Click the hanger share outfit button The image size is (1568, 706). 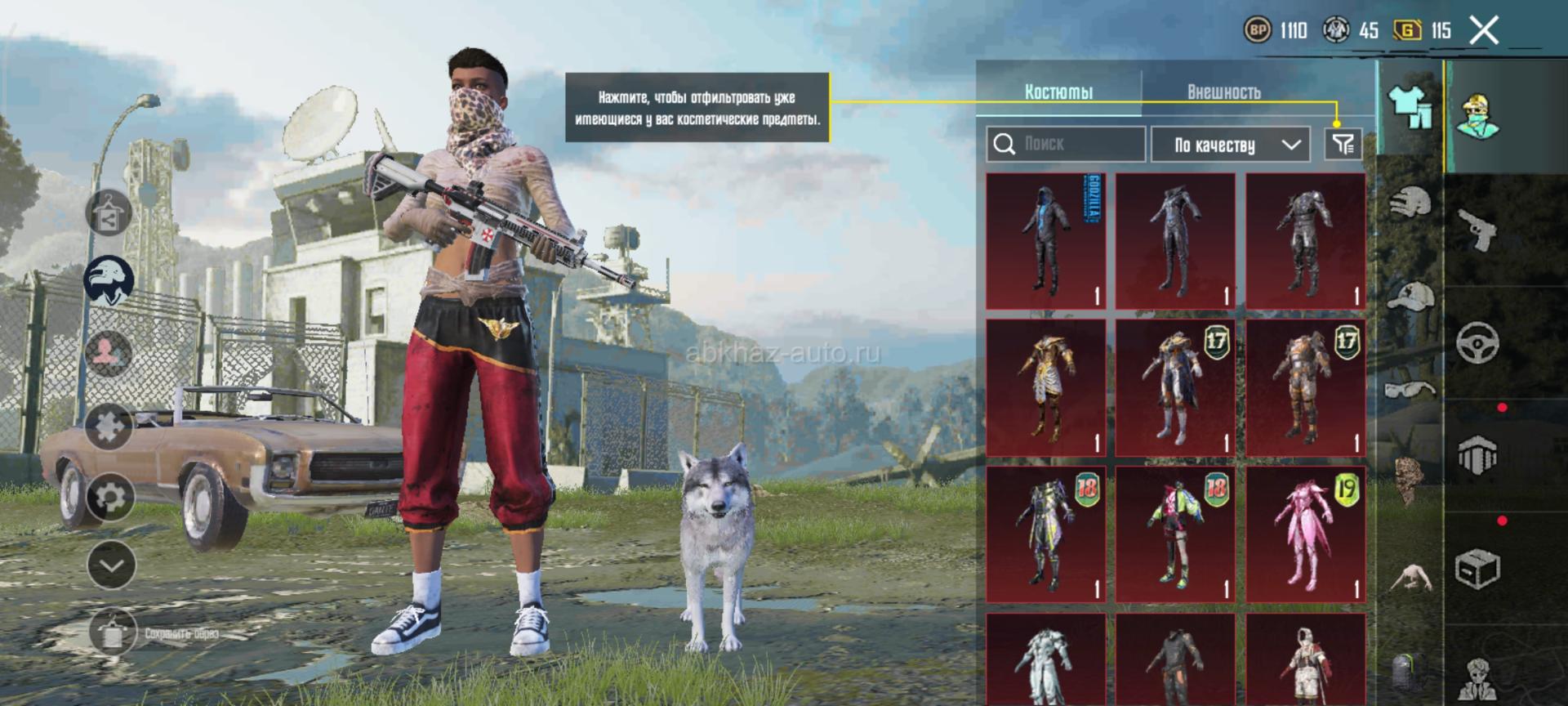(x=109, y=213)
